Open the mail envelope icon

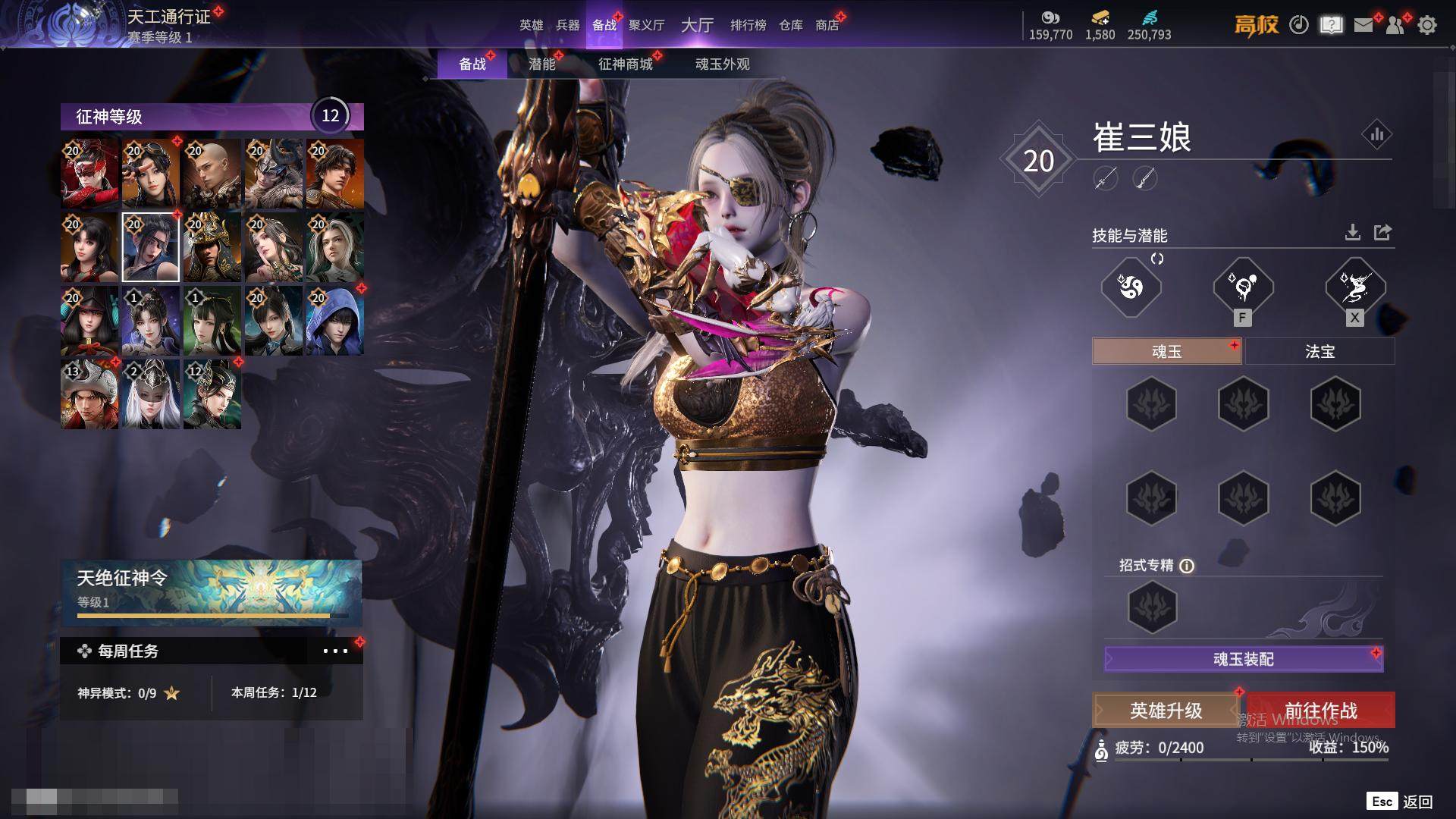tap(1363, 25)
